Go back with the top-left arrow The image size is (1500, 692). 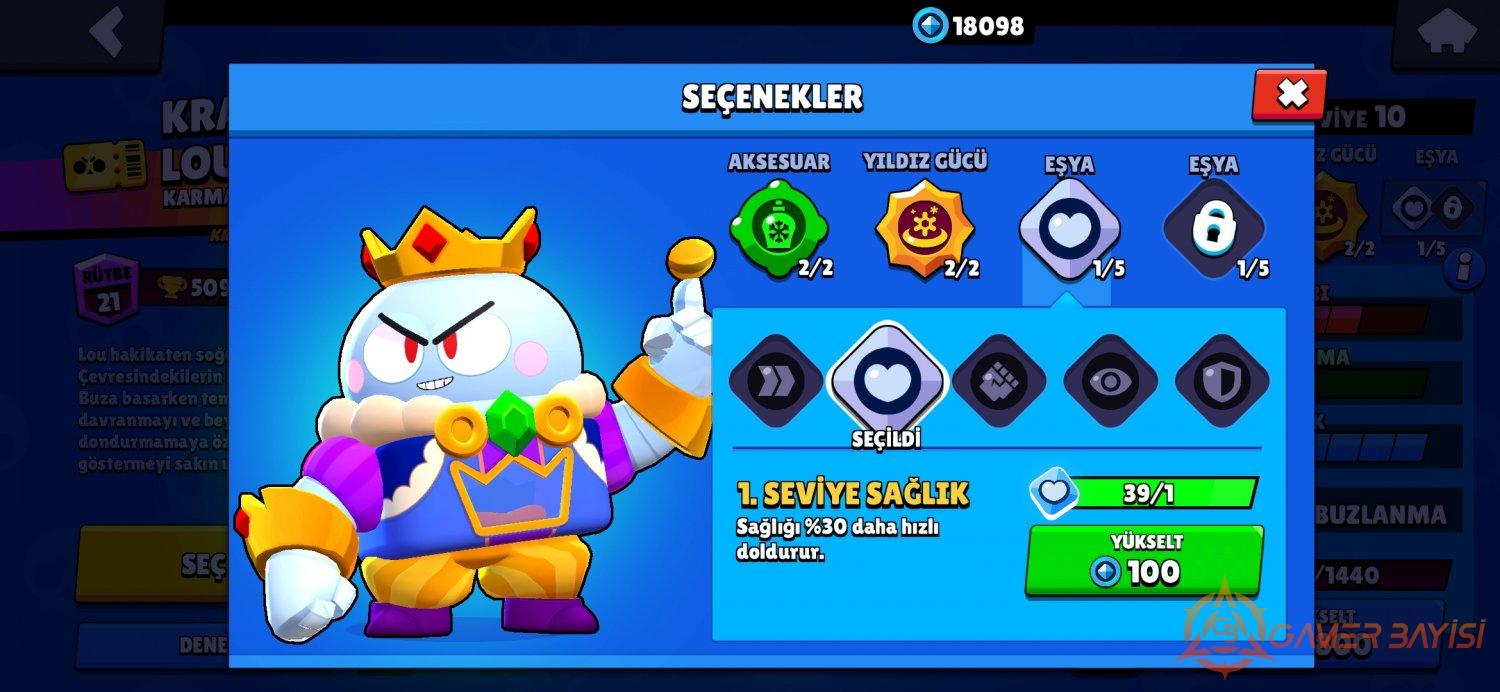tap(108, 32)
